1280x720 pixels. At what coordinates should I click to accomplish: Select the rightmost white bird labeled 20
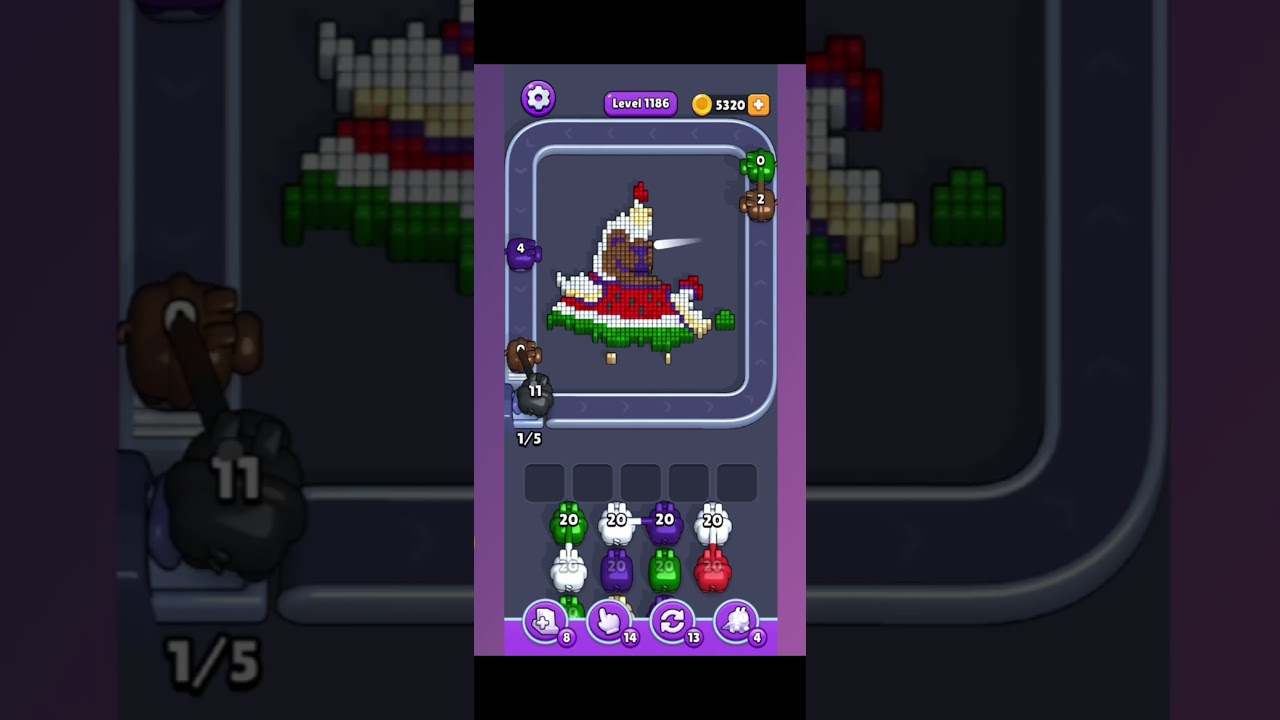click(712, 520)
